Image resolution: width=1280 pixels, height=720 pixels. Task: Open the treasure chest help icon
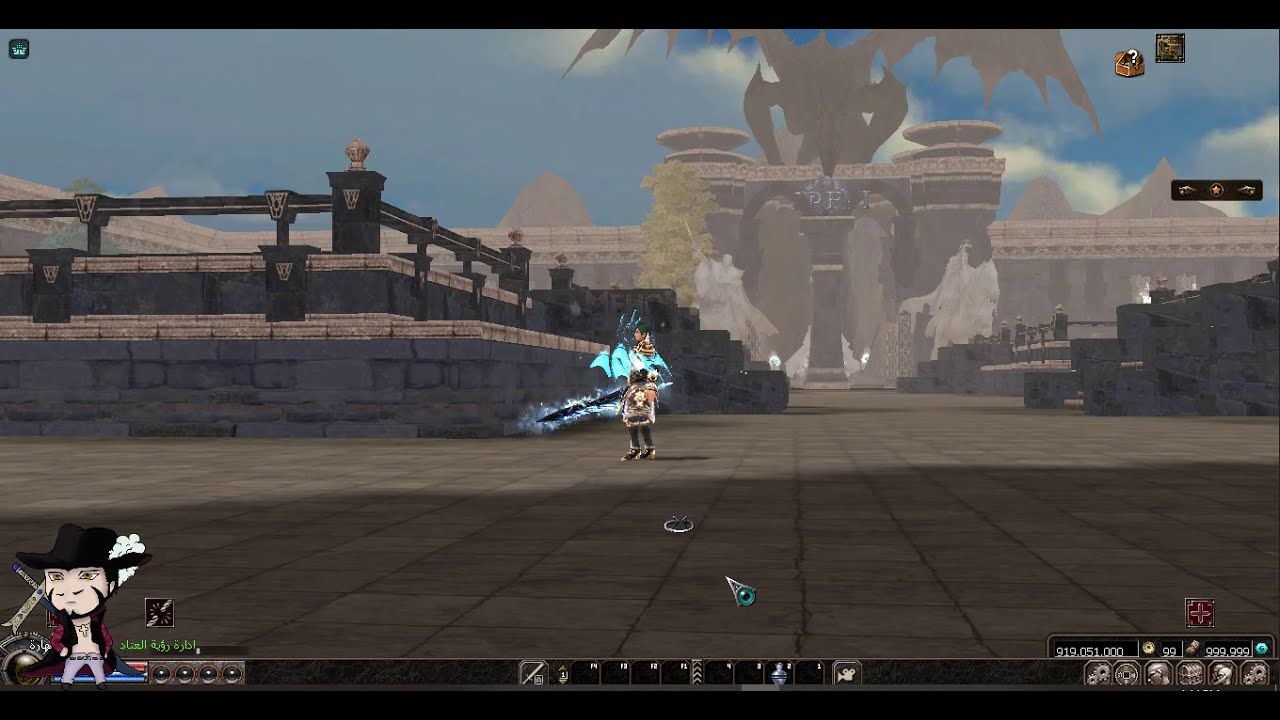1129,63
